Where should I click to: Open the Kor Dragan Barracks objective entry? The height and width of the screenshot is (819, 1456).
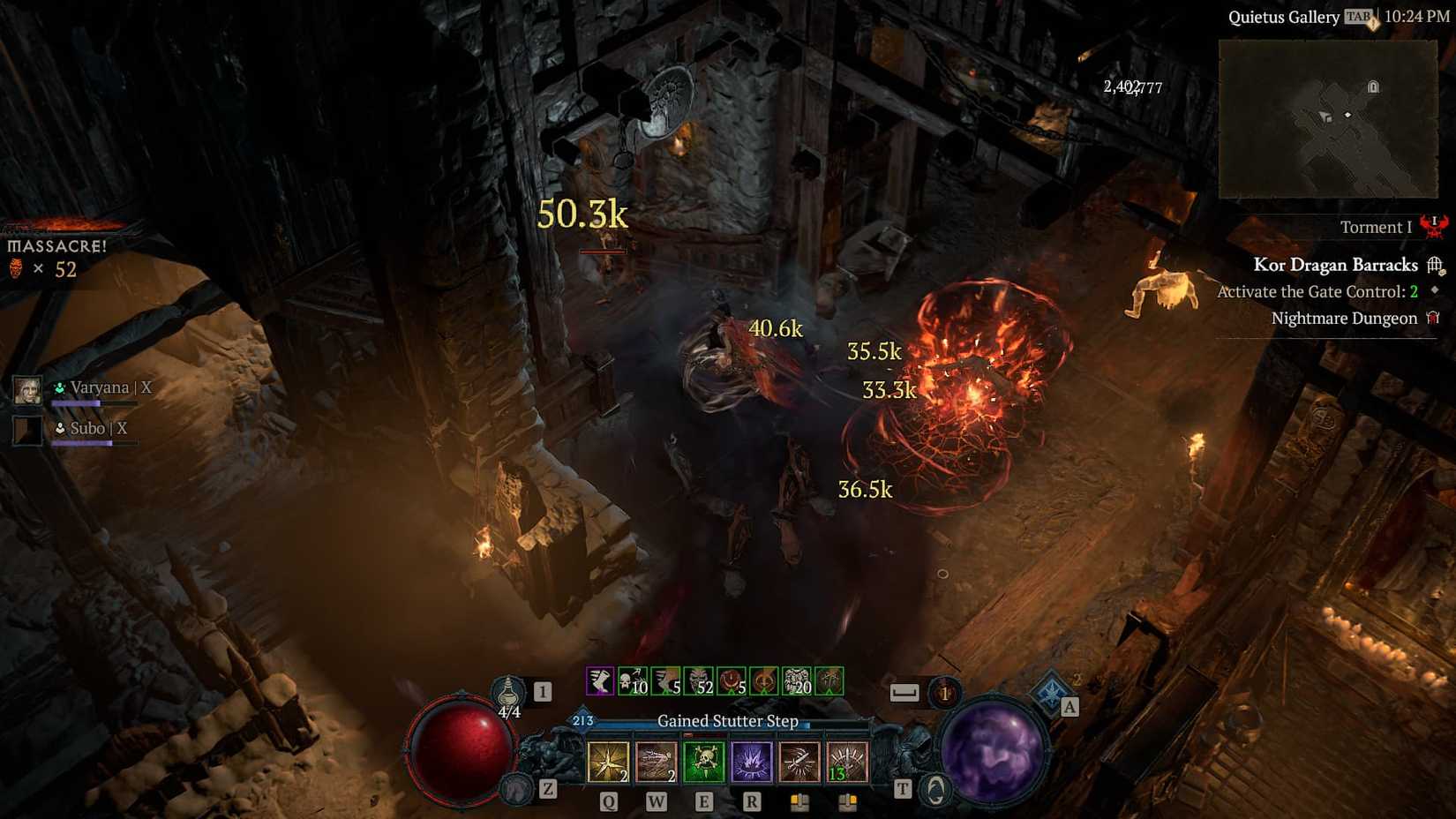1336,265
